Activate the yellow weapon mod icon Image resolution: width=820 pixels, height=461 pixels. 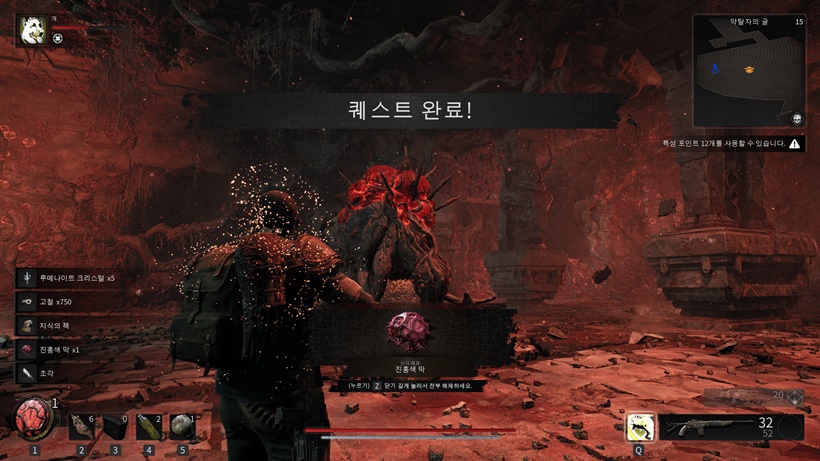tap(640, 427)
